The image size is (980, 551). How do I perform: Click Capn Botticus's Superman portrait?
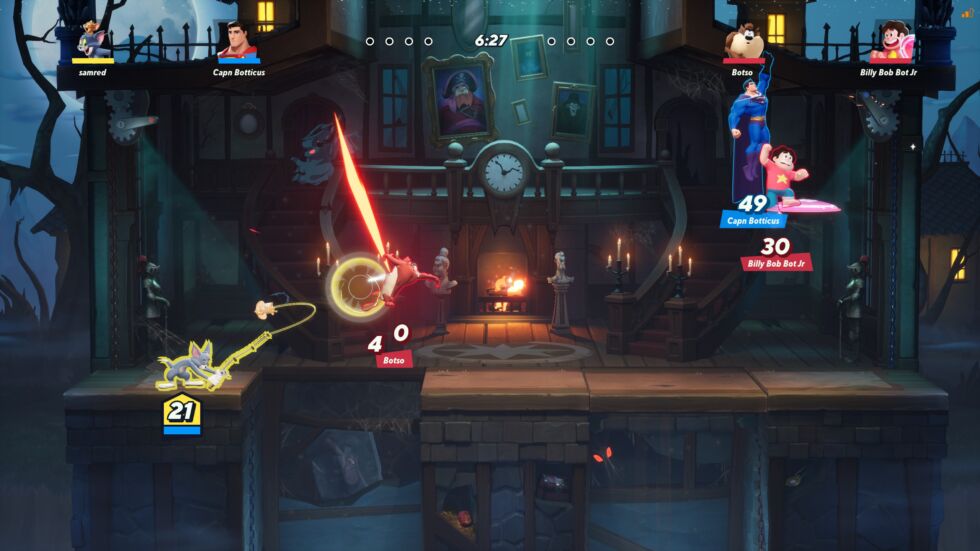238,41
